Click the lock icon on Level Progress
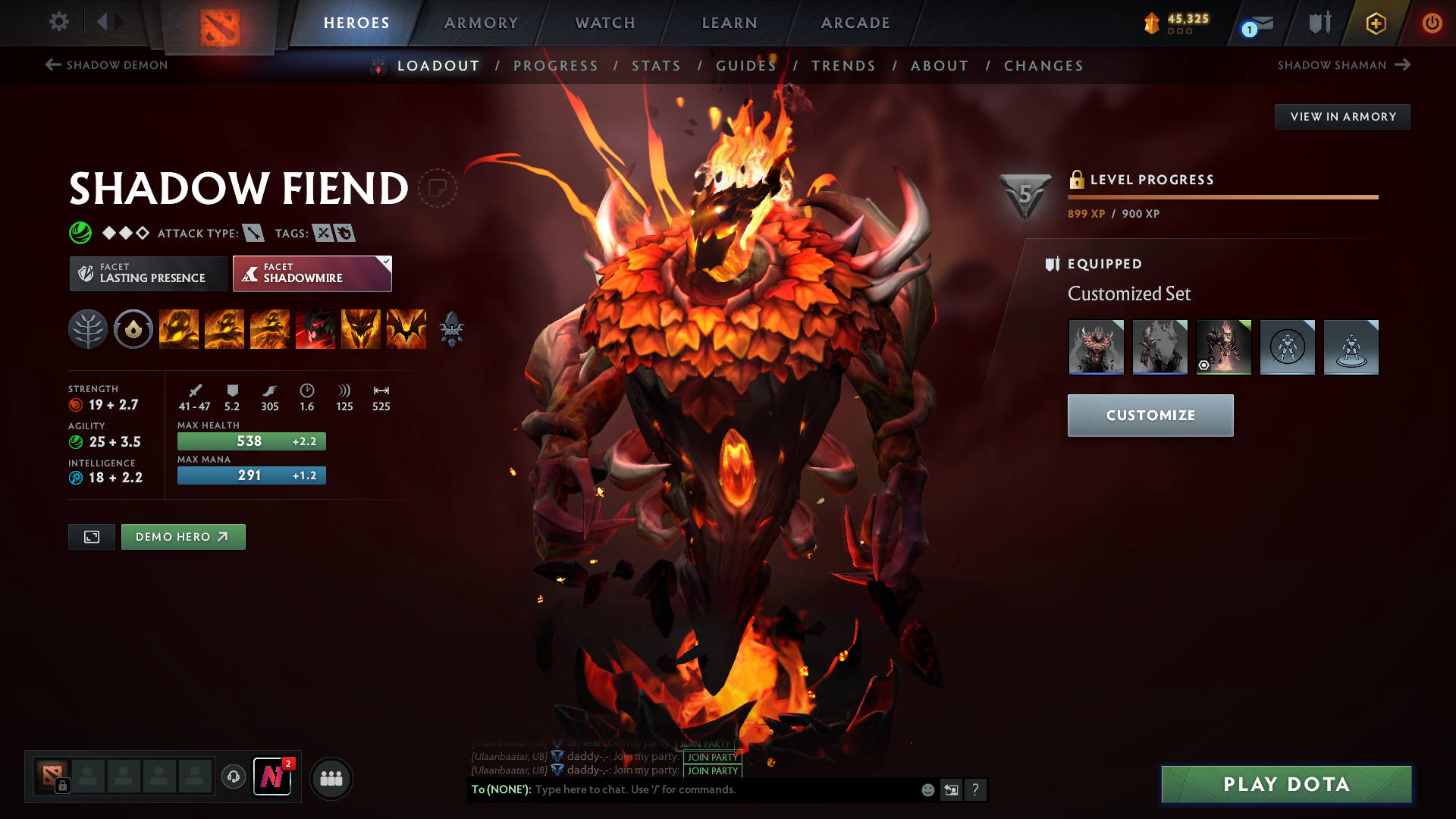 click(x=1078, y=180)
